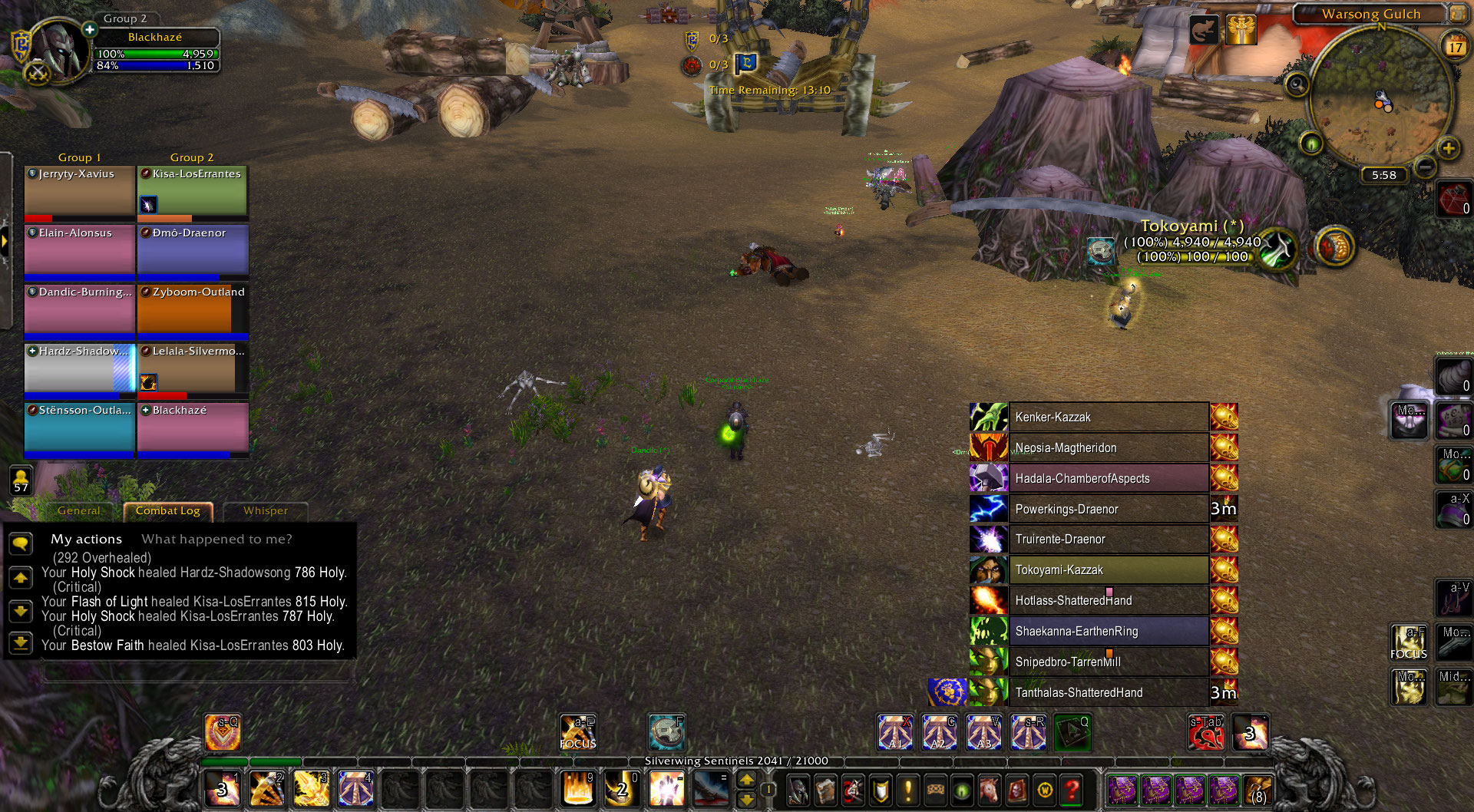Select Zyboom-Outland's raid frame
The image size is (1474, 812).
pyautogui.click(x=193, y=309)
